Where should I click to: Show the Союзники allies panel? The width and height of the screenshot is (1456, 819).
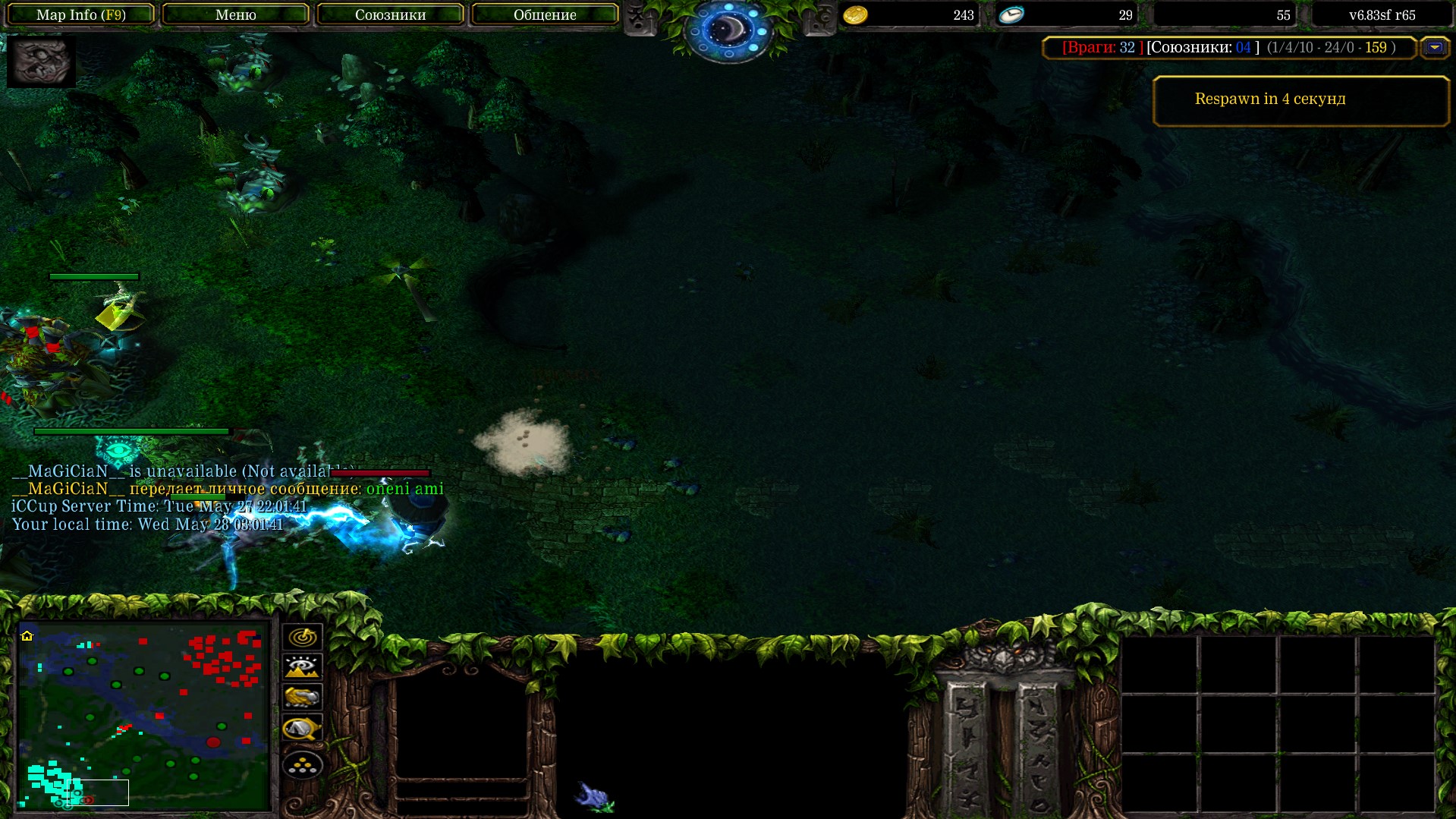pos(390,14)
